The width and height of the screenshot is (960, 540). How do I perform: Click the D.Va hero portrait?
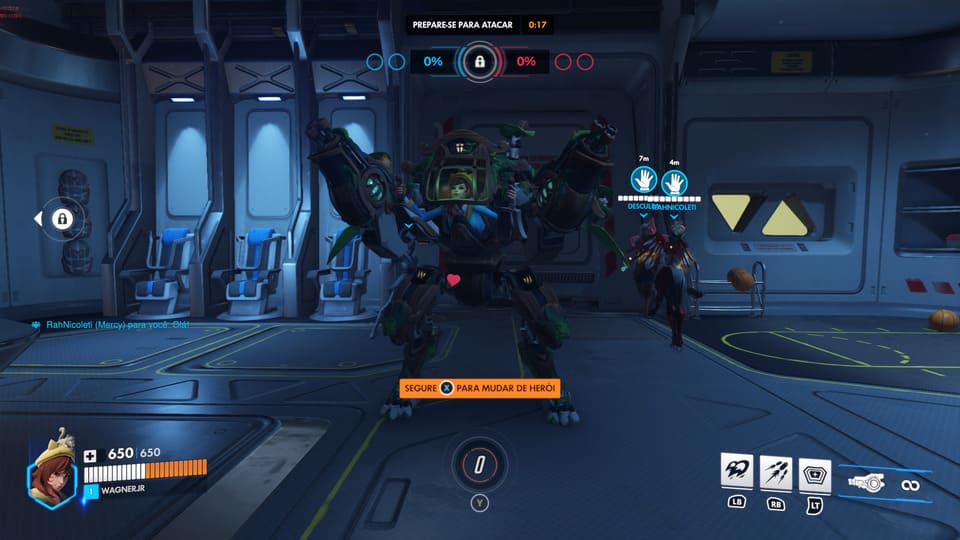51,478
